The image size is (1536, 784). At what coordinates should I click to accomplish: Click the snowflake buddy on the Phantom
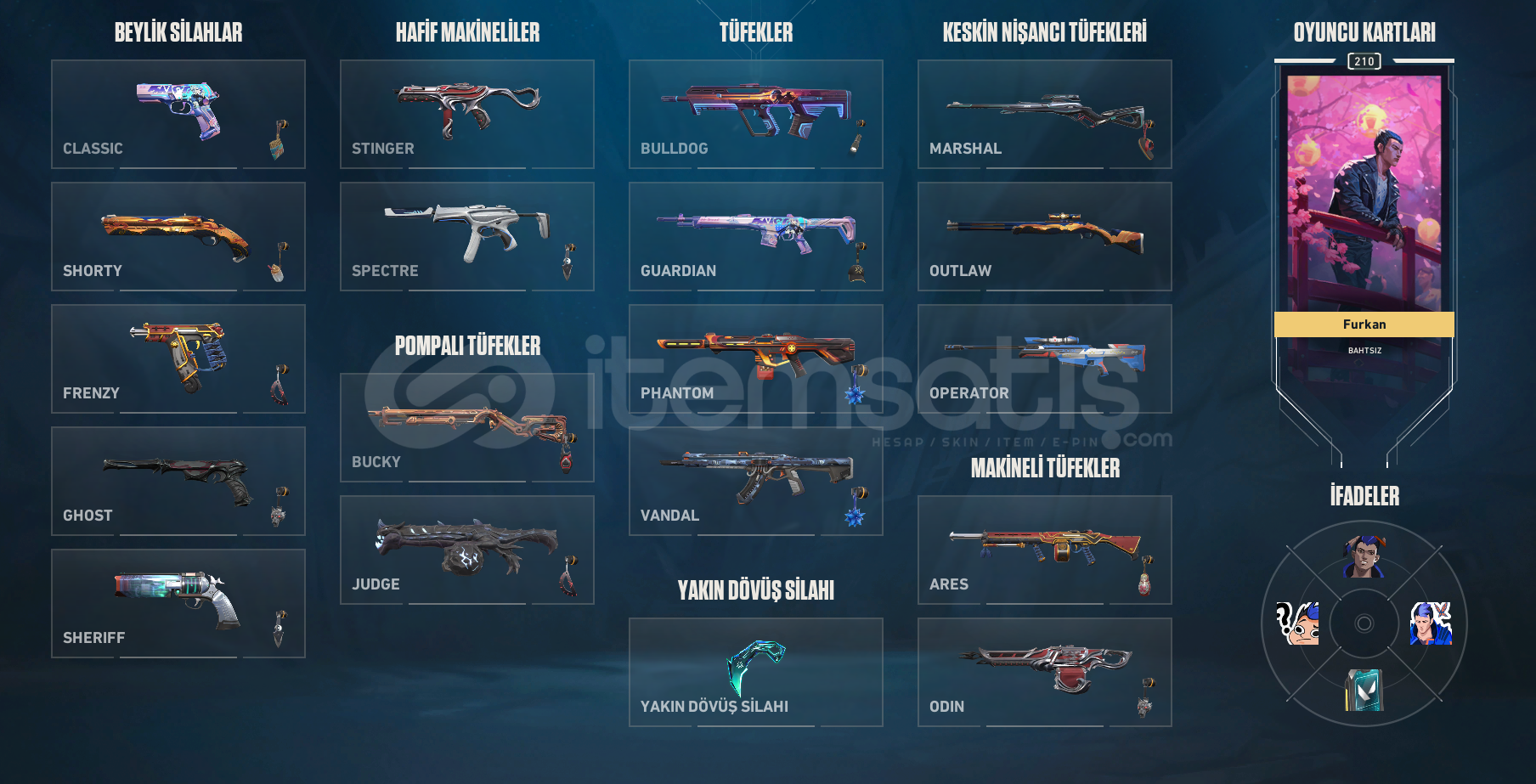click(855, 394)
